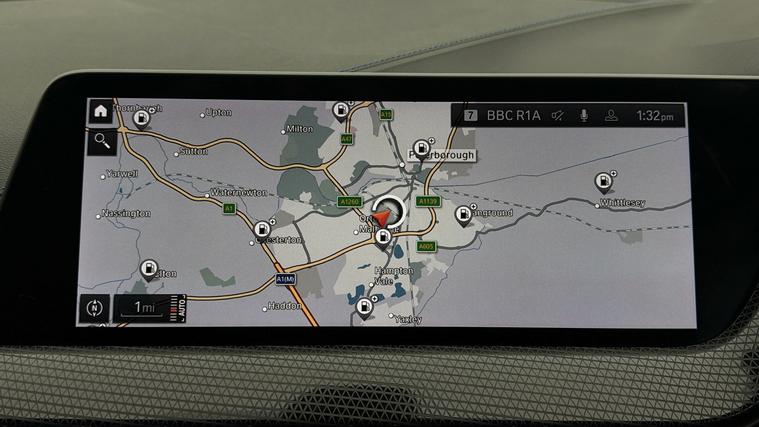The height and width of the screenshot is (427, 759).
Task: Activate the microphone voice control icon
Action: point(584,116)
